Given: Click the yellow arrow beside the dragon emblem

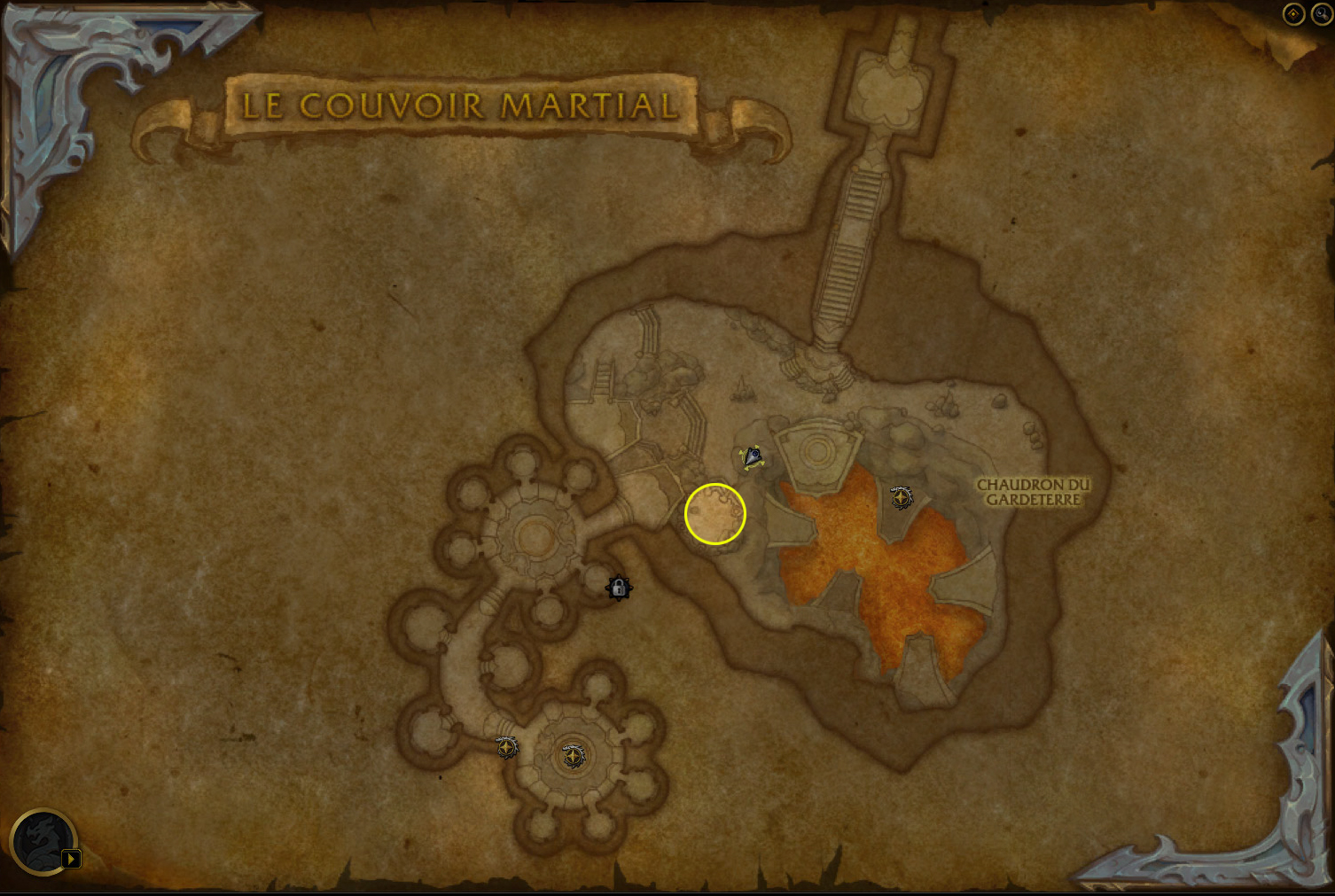Looking at the screenshot, I should pos(72,858).
